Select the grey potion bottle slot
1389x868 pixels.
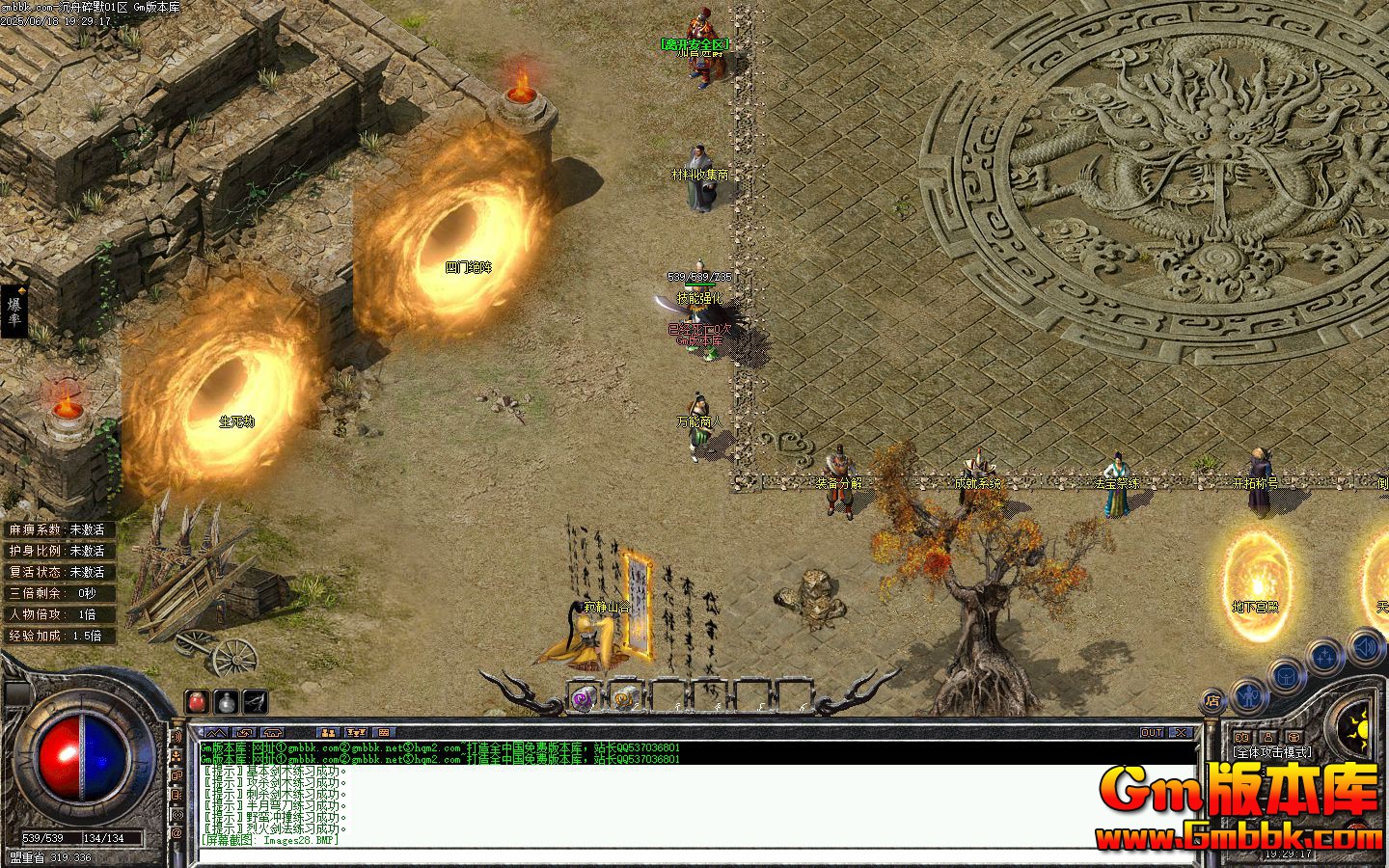tap(226, 701)
